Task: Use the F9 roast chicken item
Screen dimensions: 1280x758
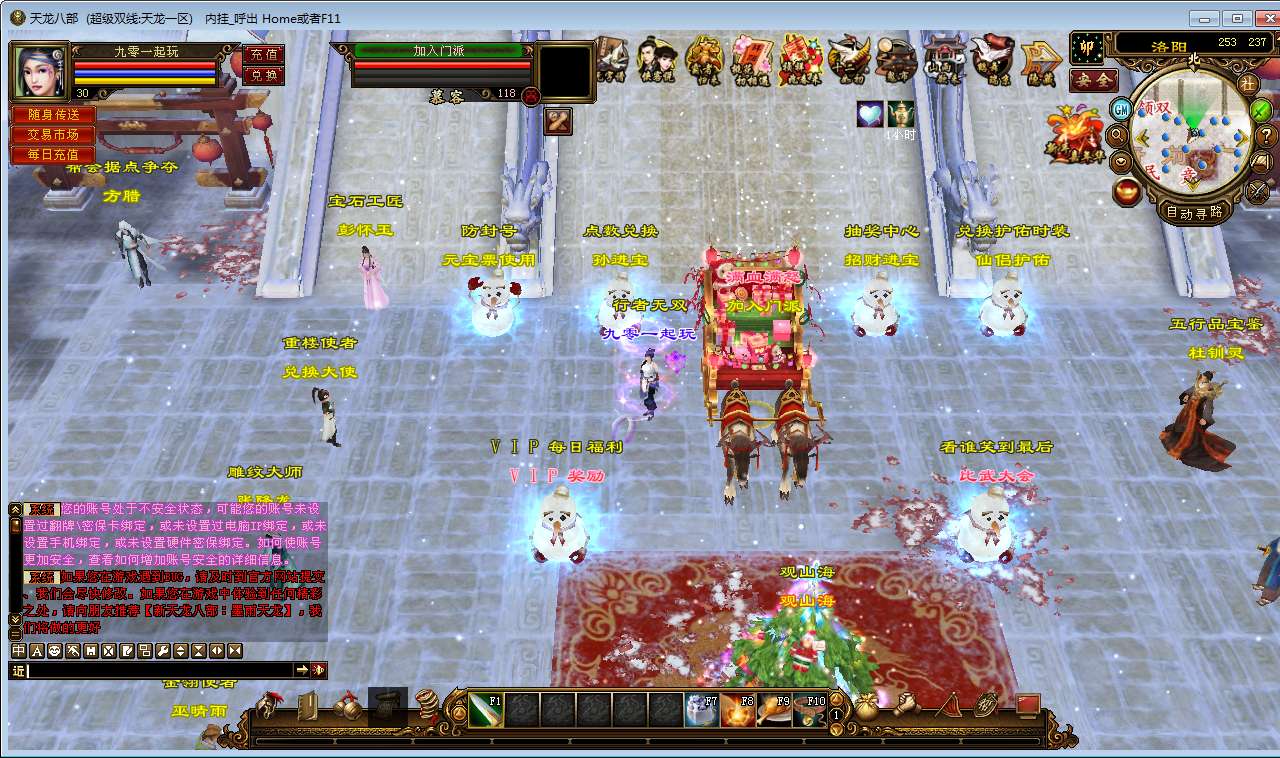Action: click(774, 709)
